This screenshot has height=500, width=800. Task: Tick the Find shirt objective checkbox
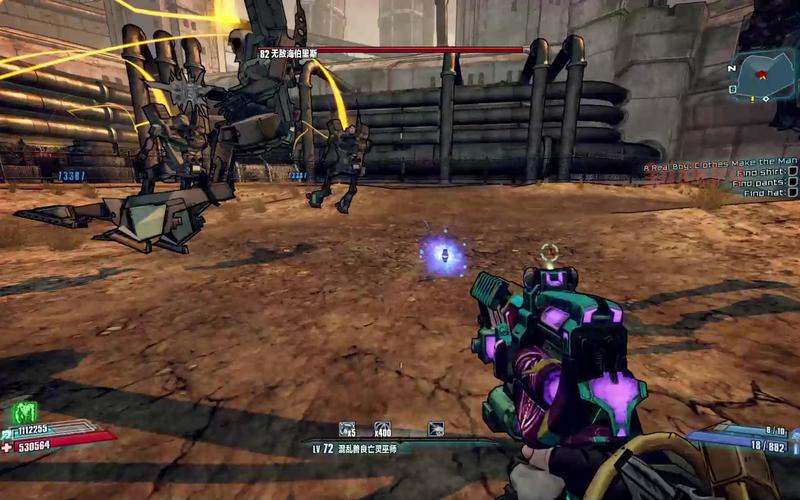[x=792, y=170]
